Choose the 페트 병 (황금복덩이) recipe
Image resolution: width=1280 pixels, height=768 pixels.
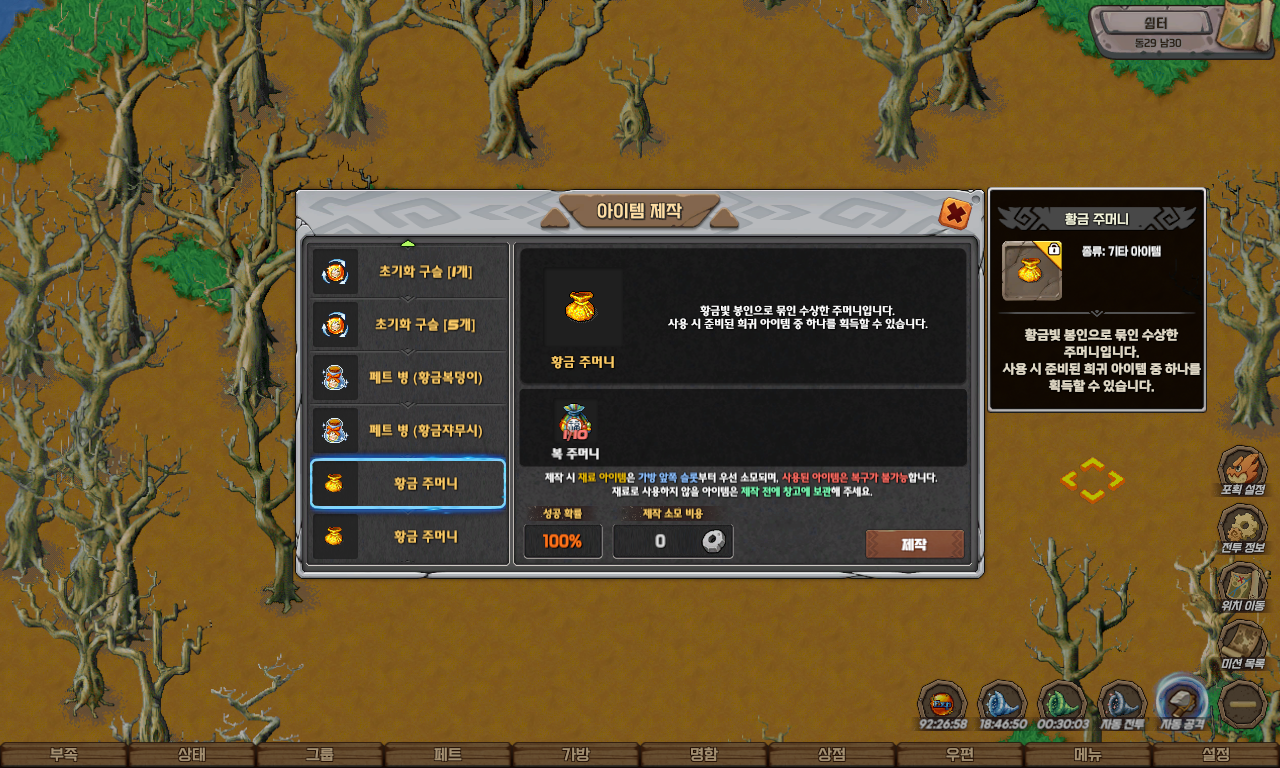[408, 378]
